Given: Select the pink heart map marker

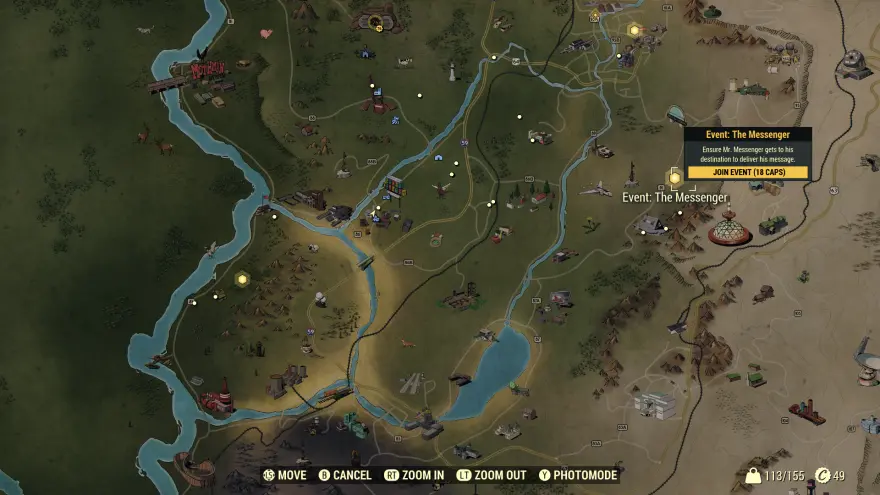Looking at the screenshot, I should (x=266, y=33).
